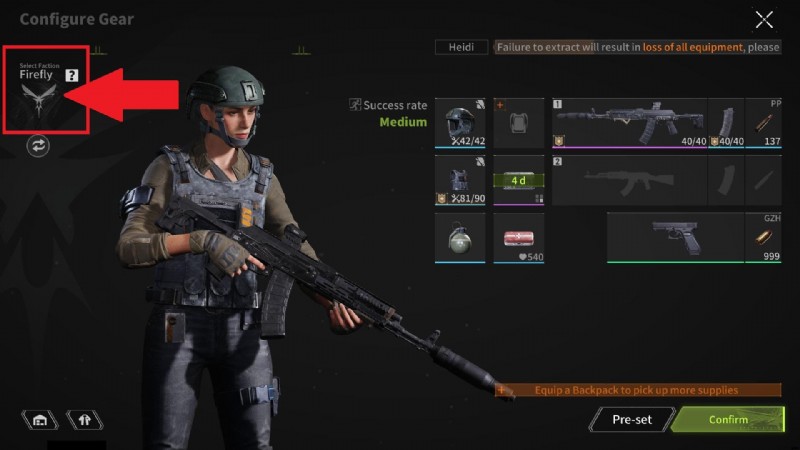The image size is (800, 450).
Task: Open the faction help question mark
Action: coord(72,75)
